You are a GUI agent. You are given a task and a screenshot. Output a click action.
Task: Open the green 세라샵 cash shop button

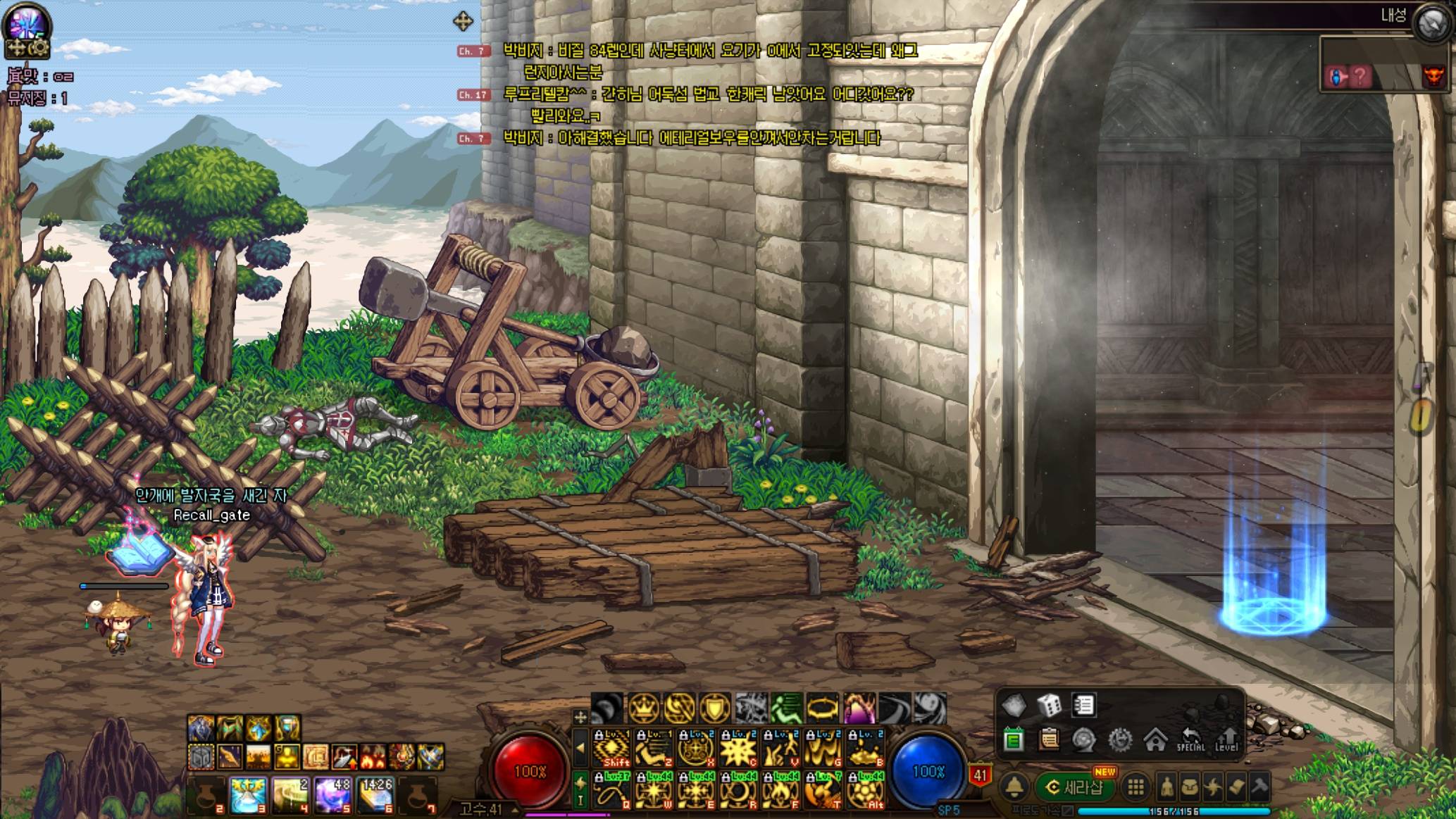pos(1075,787)
